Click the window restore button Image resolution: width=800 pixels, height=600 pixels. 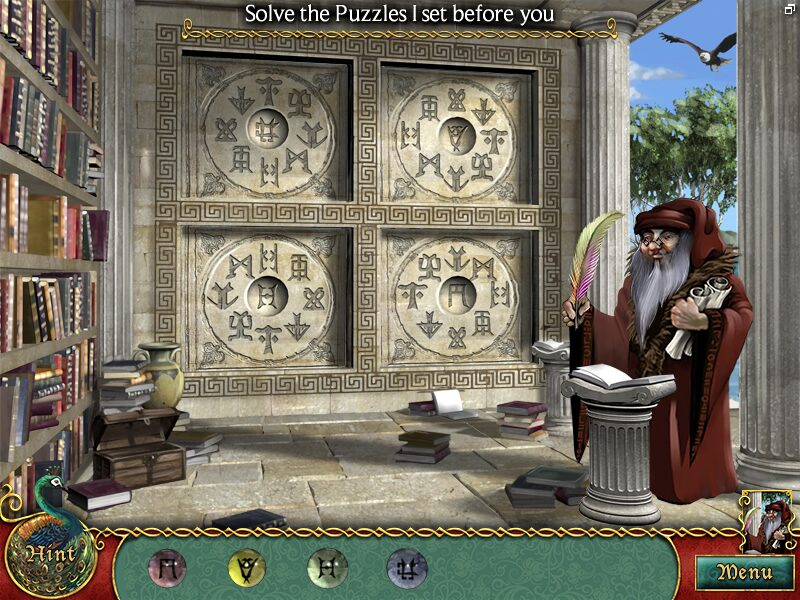coord(790,8)
